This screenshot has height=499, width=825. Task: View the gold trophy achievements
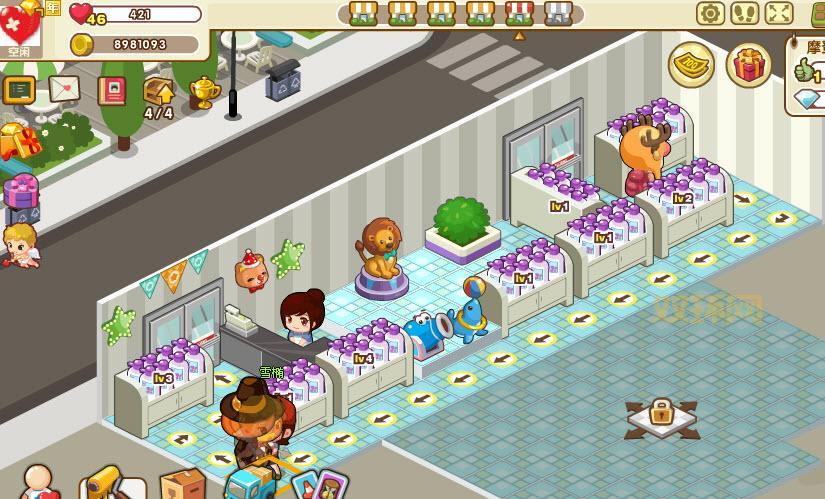click(204, 91)
